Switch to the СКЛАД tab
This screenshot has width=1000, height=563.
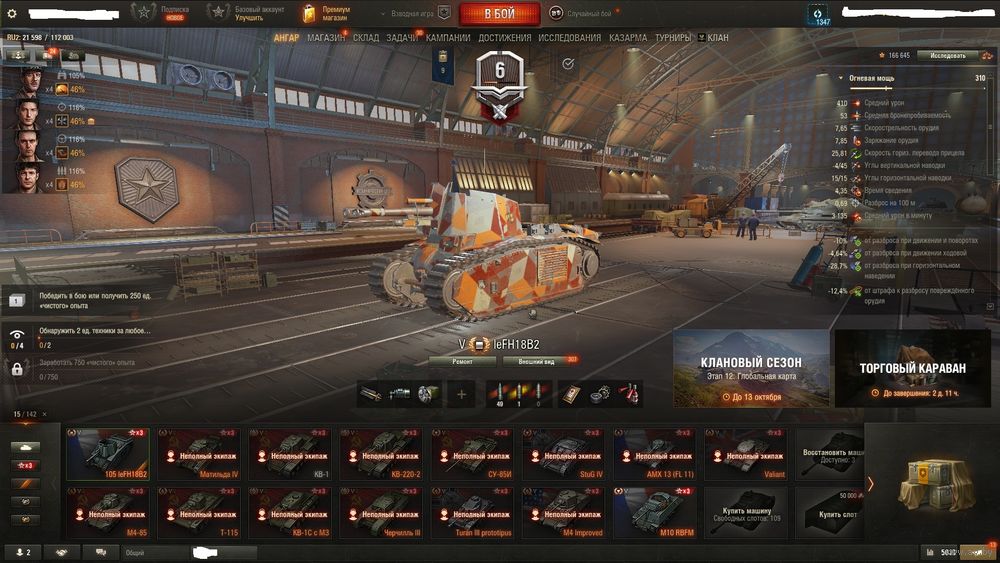pyautogui.click(x=366, y=38)
